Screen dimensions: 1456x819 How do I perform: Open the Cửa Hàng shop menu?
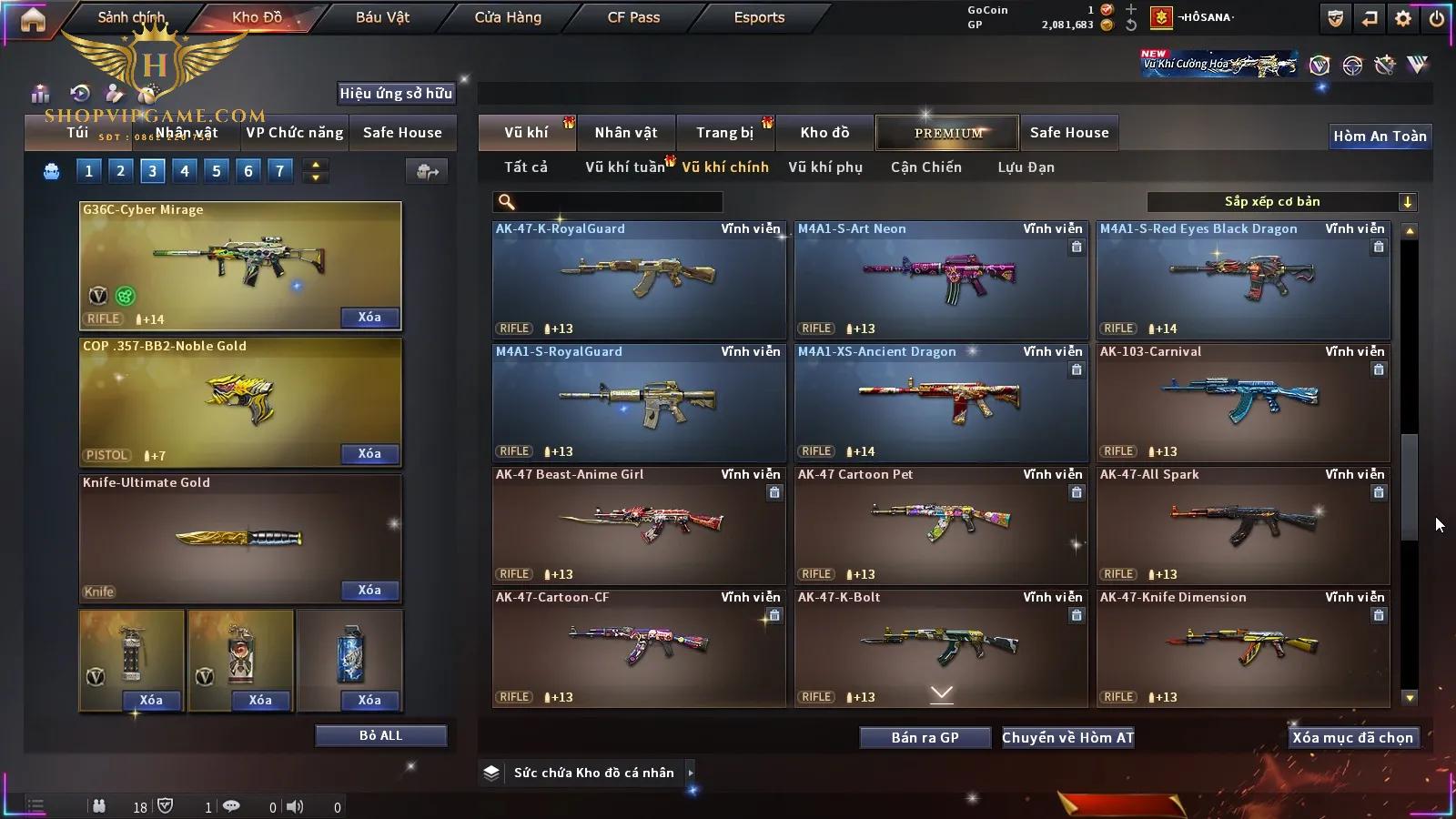508,17
